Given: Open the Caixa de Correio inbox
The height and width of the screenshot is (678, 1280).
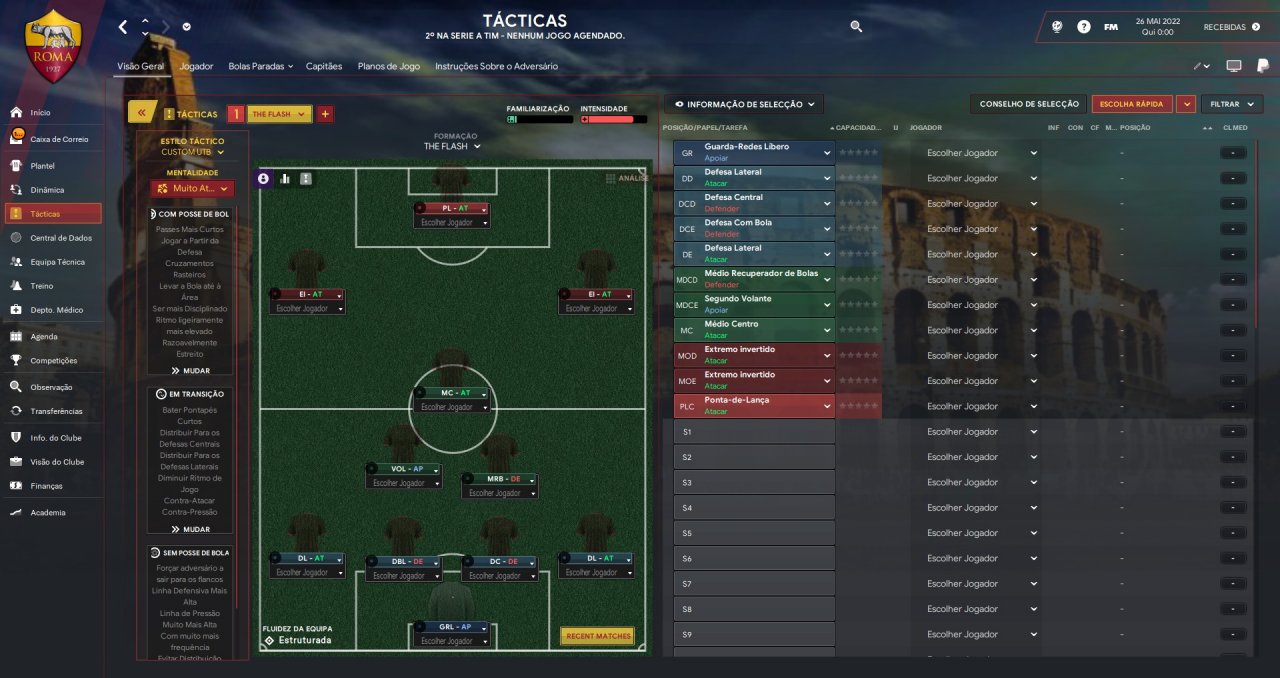Looking at the screenshot, I should point(59,139).
